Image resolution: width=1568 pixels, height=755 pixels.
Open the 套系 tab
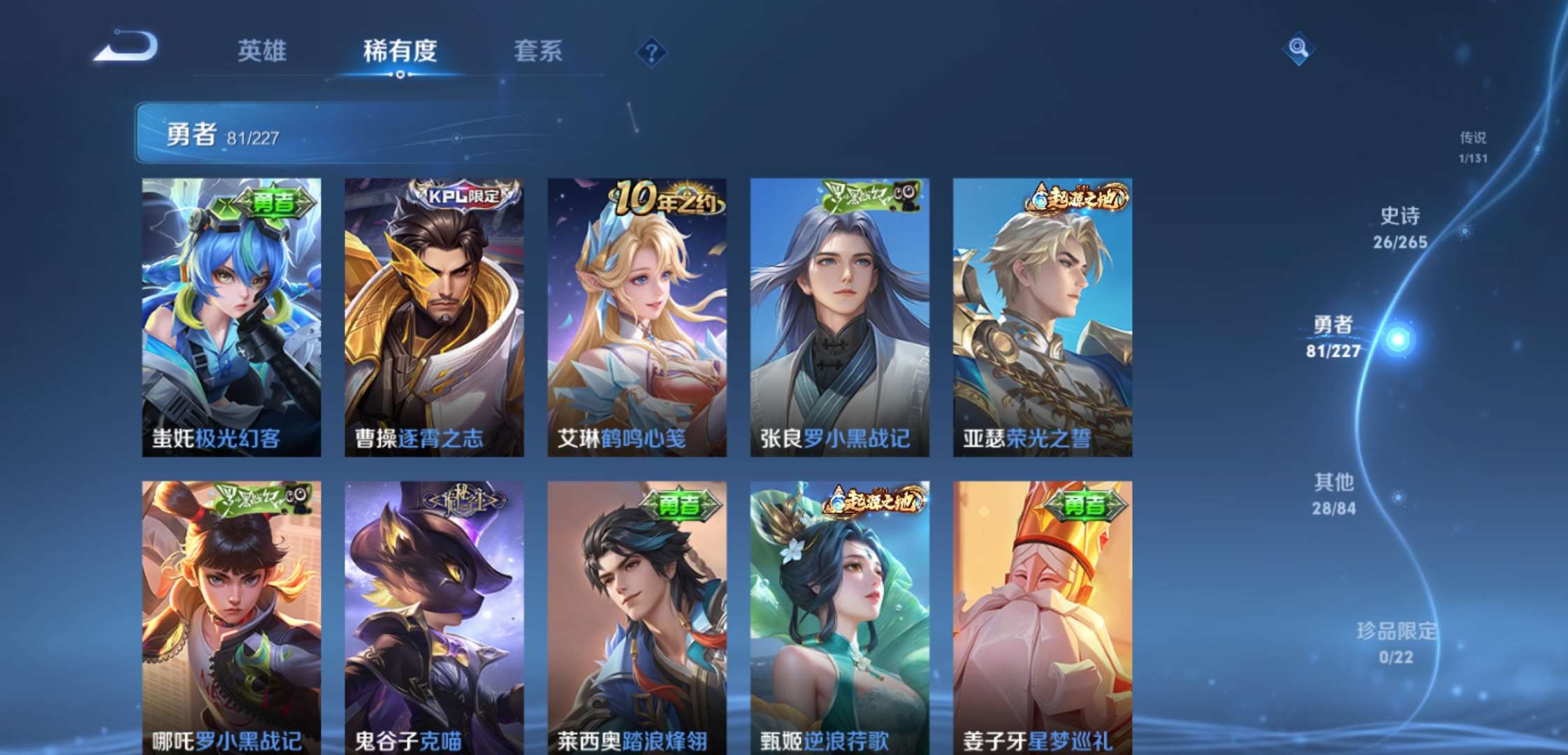coord(537,51)
